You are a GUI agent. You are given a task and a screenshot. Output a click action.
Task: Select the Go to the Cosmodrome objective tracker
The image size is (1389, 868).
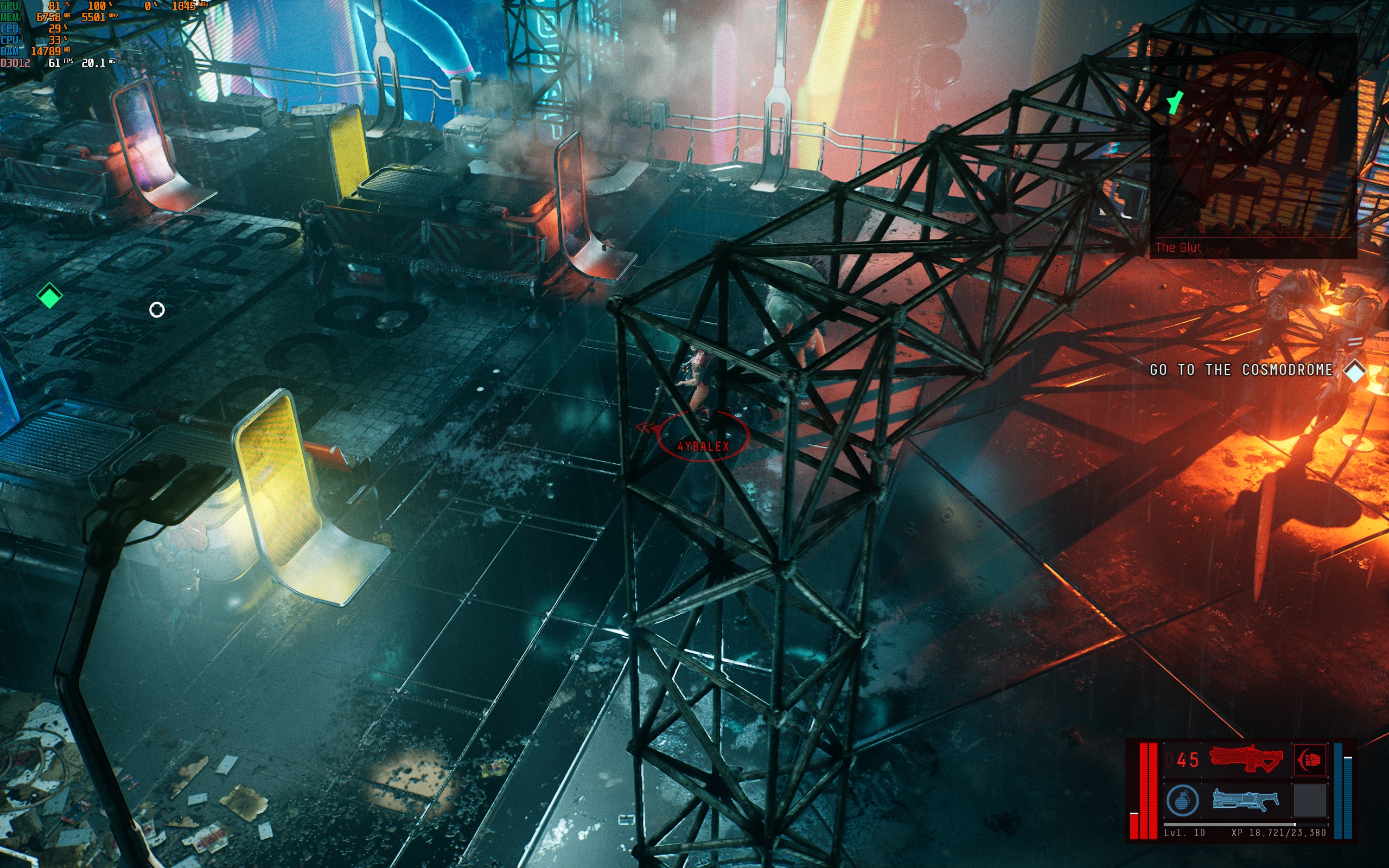pos(1241,371)
